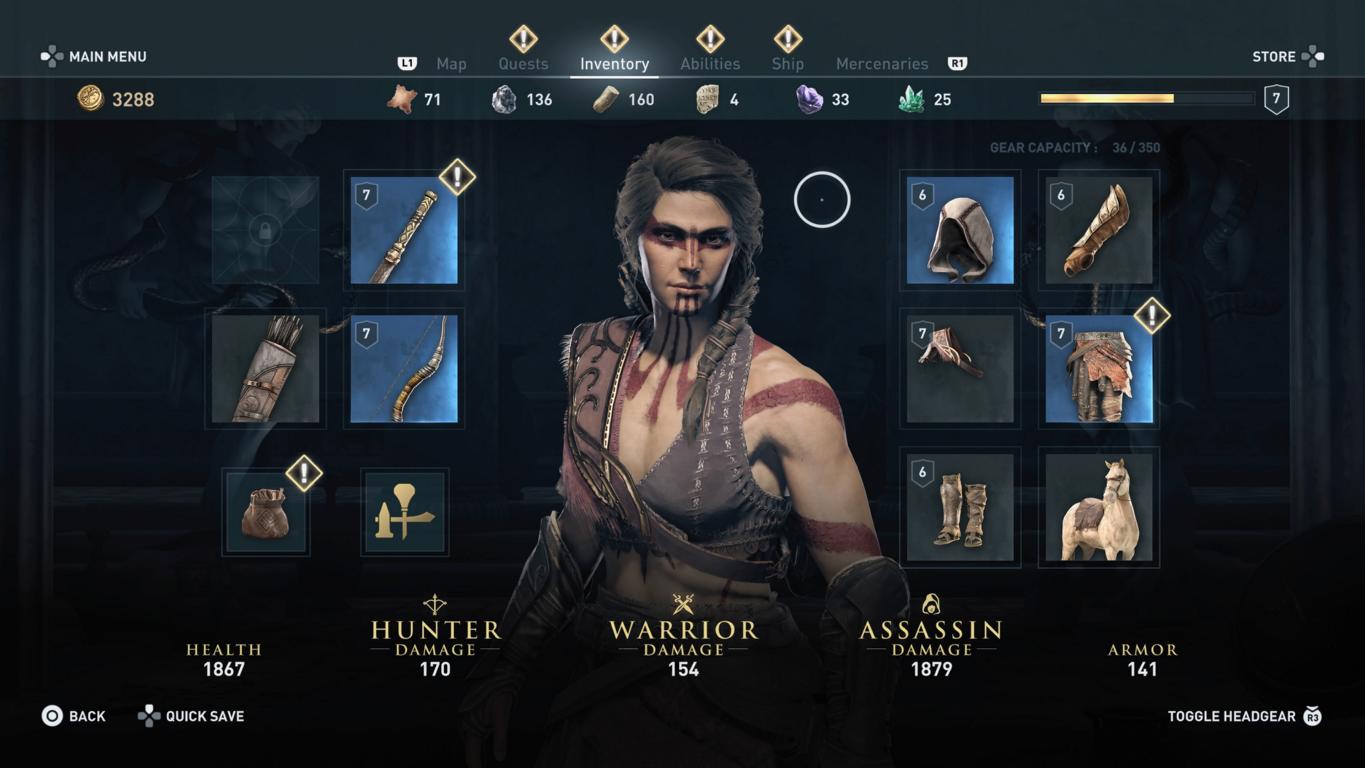Select the hood headgear slot

960,231
